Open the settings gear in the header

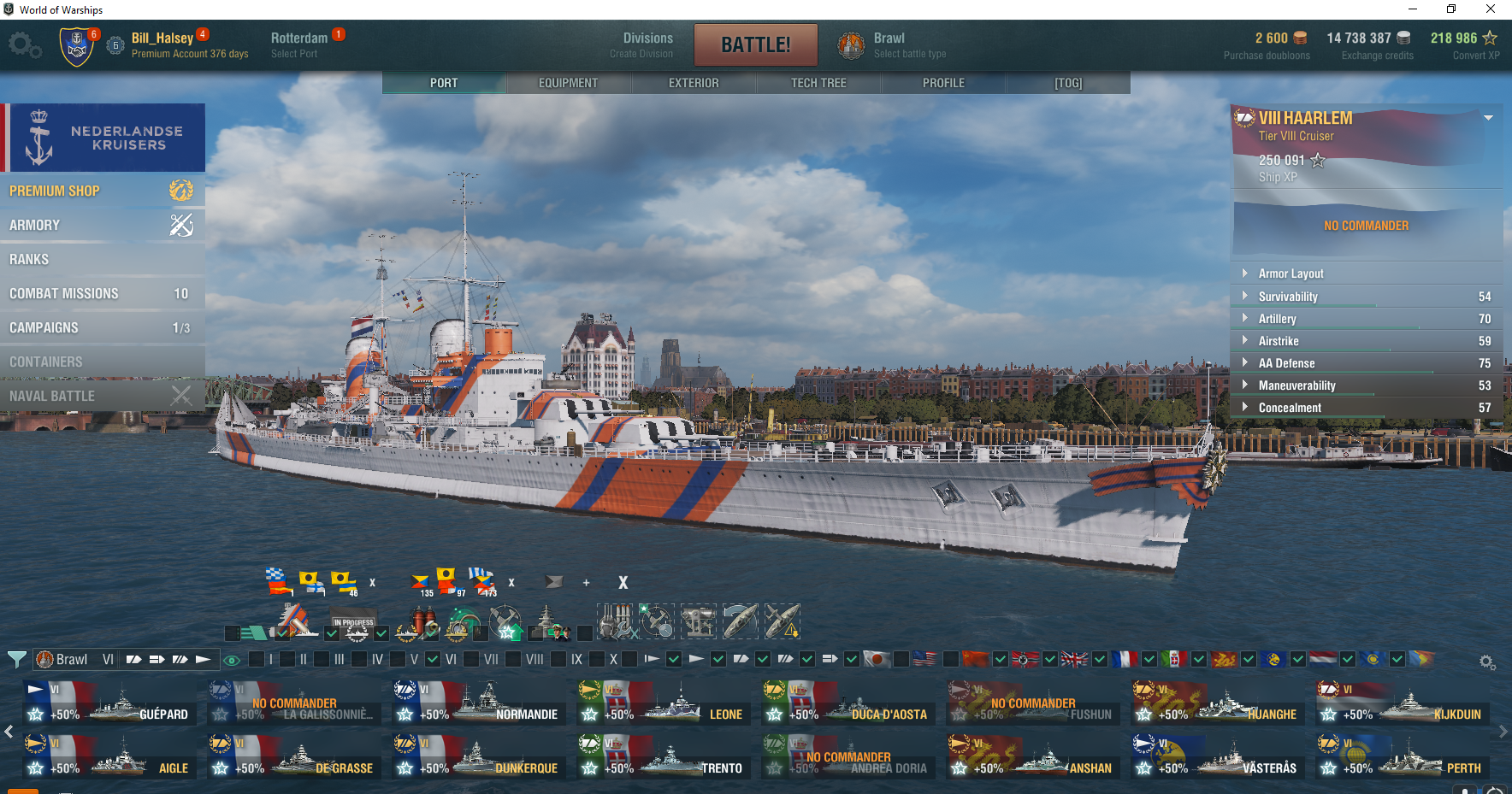pyautogui.click(x=25, y=45)
